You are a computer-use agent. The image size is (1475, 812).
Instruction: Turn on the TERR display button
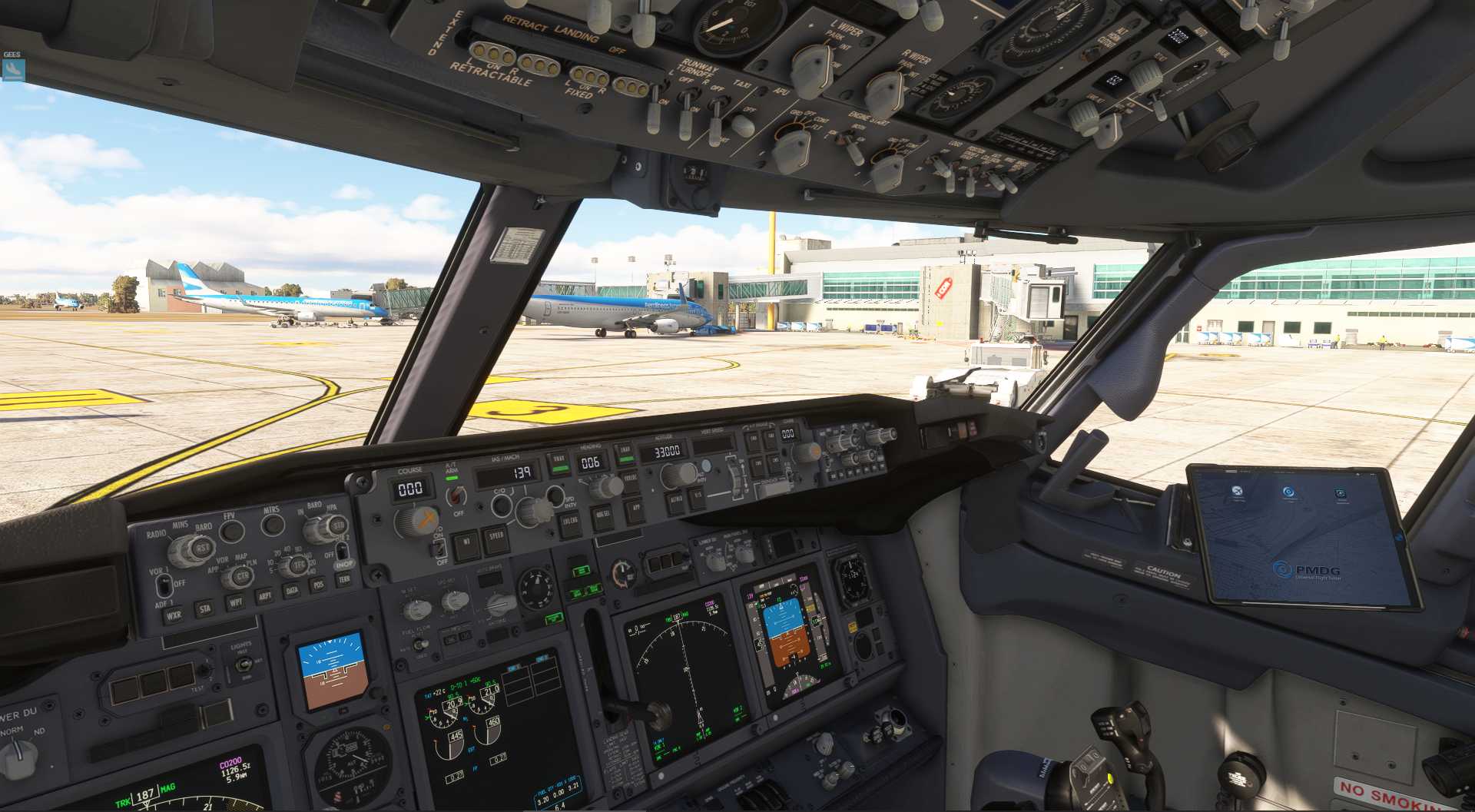click(344, 579)
